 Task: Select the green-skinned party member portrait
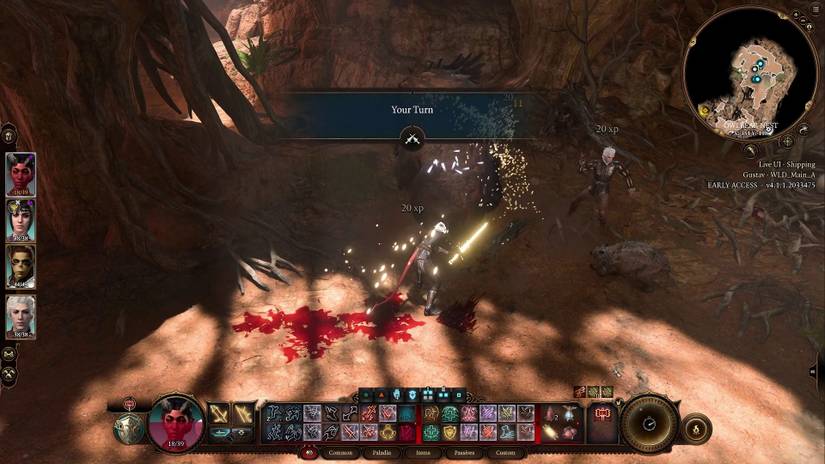pos(21,265)
